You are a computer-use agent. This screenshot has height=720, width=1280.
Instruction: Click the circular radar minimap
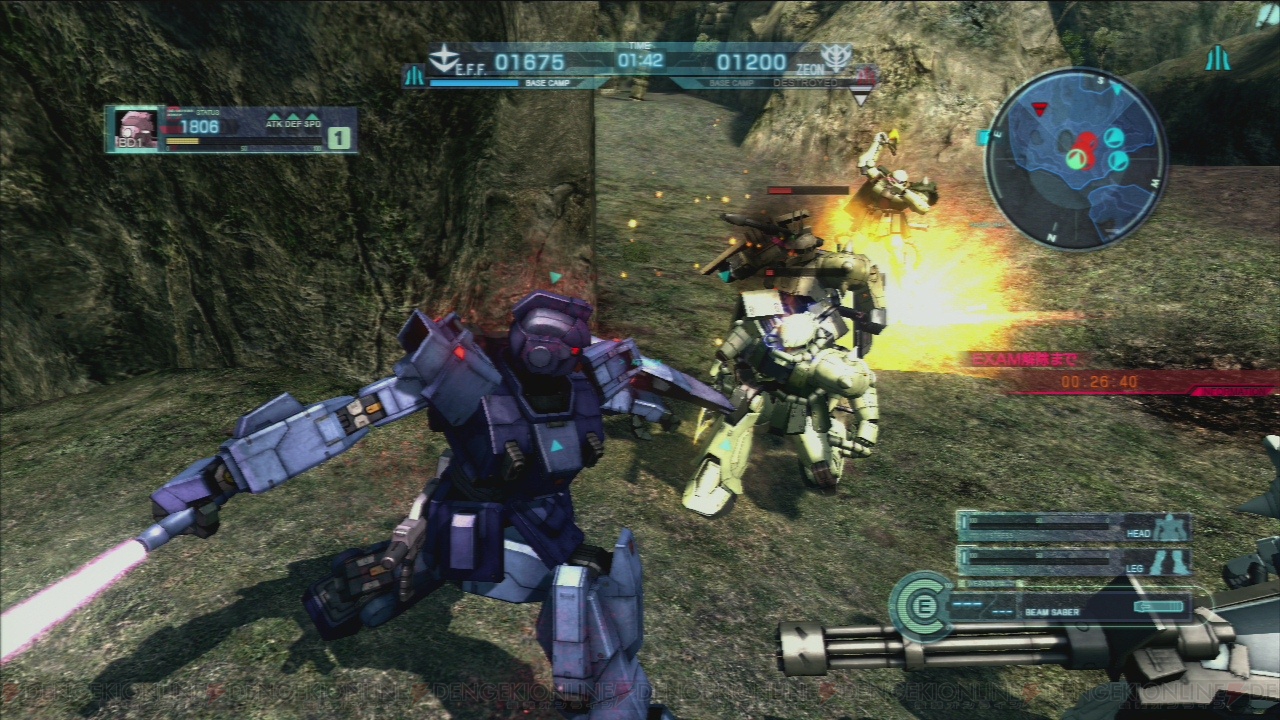1075,159
